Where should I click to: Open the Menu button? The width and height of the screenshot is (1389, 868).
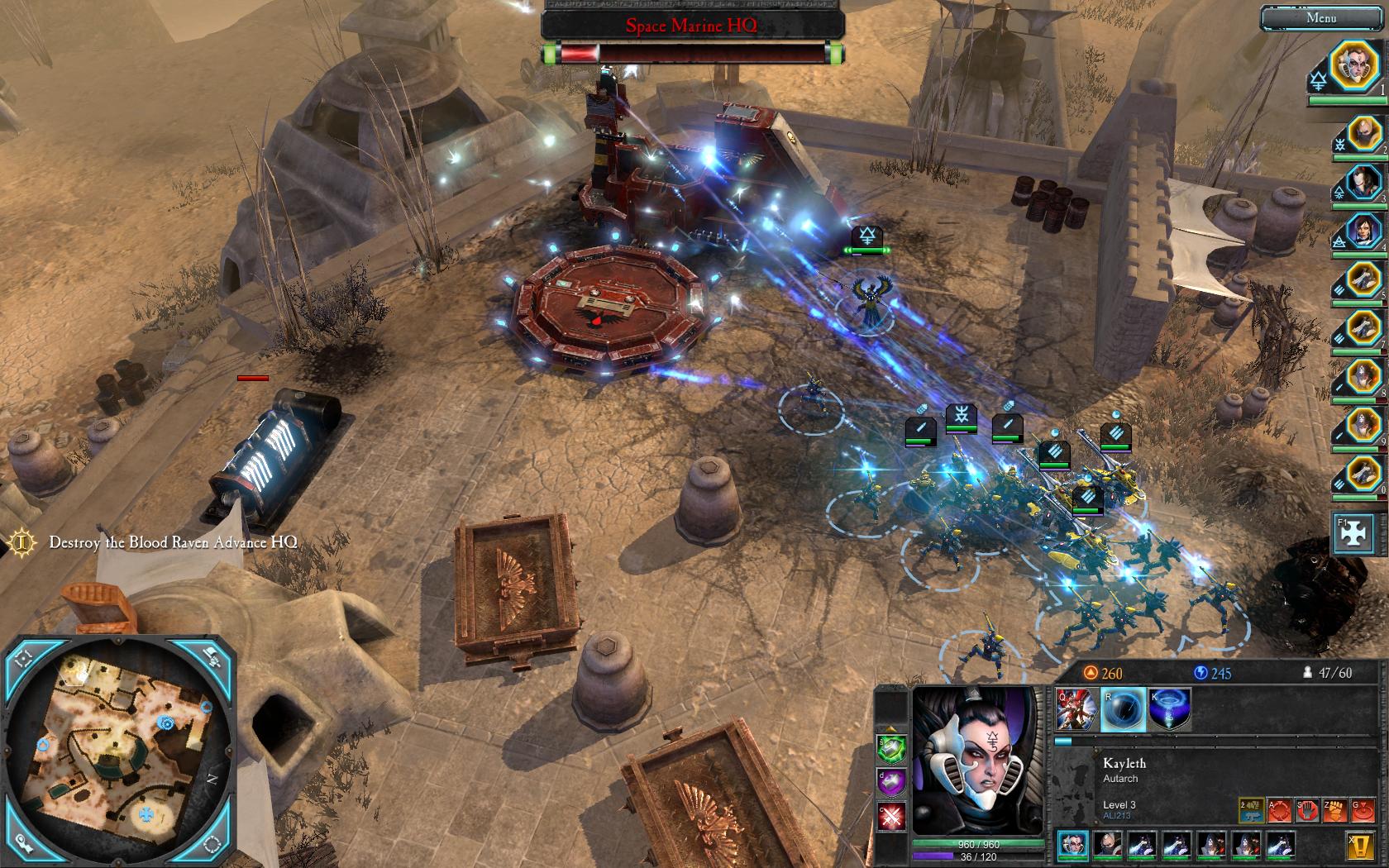pyautogui.click(x=1320, y=18)
